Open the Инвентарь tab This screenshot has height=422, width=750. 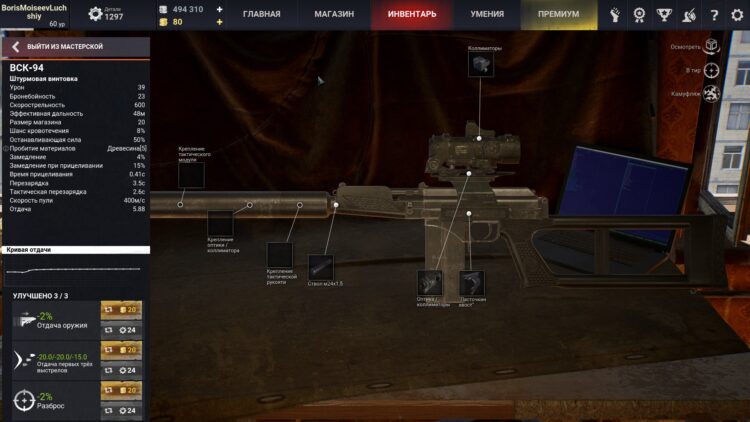coord(411,15)
